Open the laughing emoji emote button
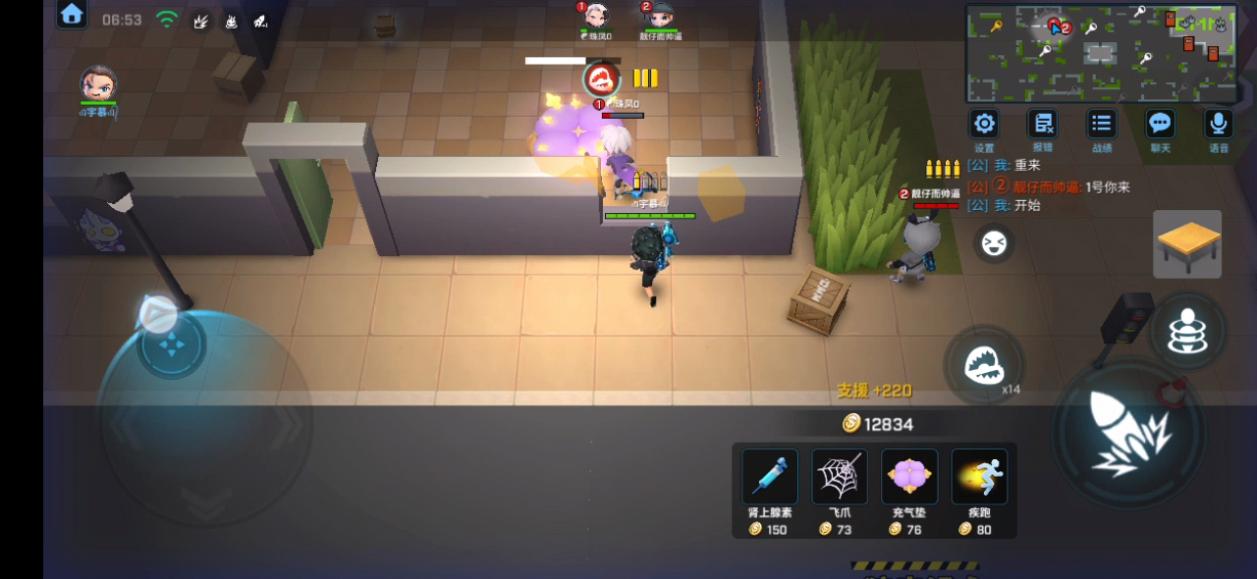This screenshot has height=579, width=1257. point(993,243)
